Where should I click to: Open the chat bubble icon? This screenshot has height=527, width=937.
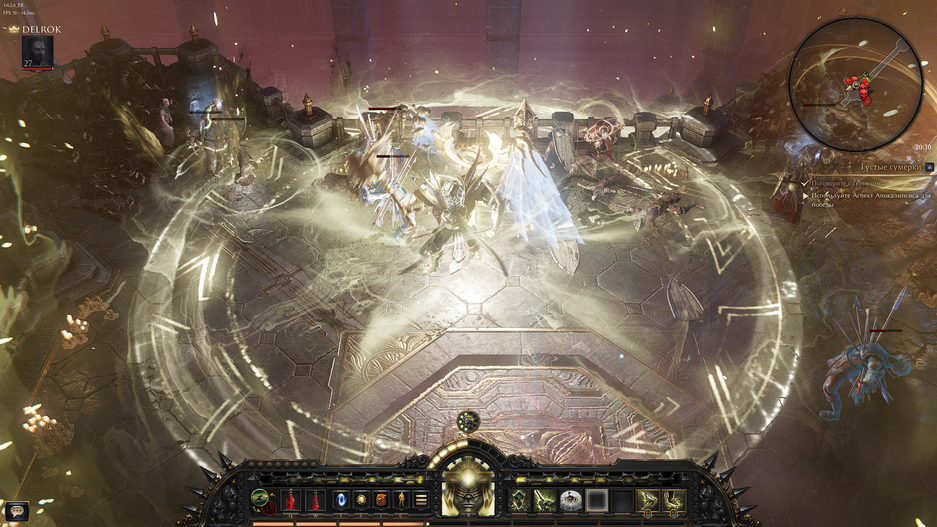coord(16,511)
